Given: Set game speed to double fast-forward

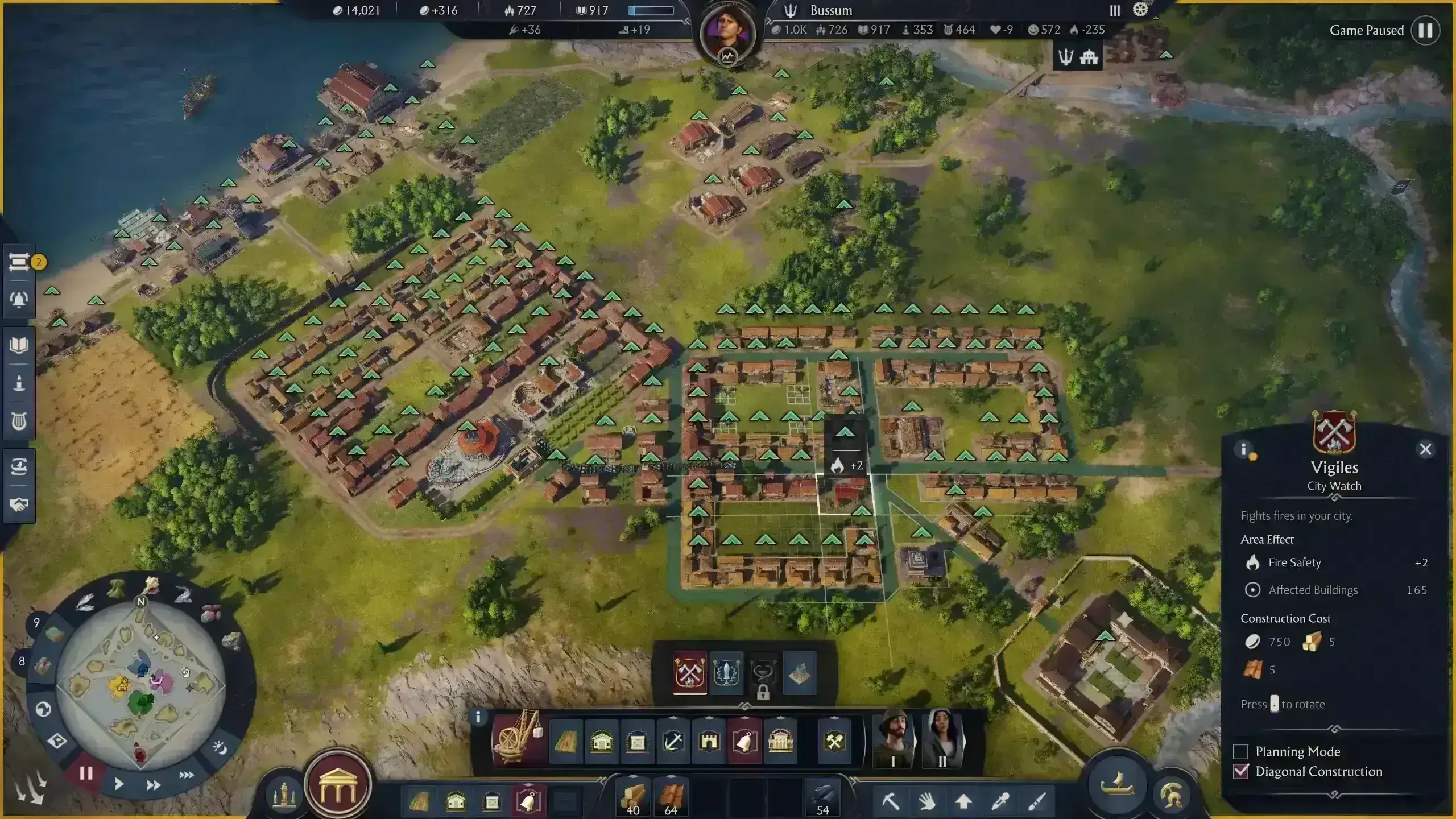Looking at the screenshot, I should coord(153,785).
